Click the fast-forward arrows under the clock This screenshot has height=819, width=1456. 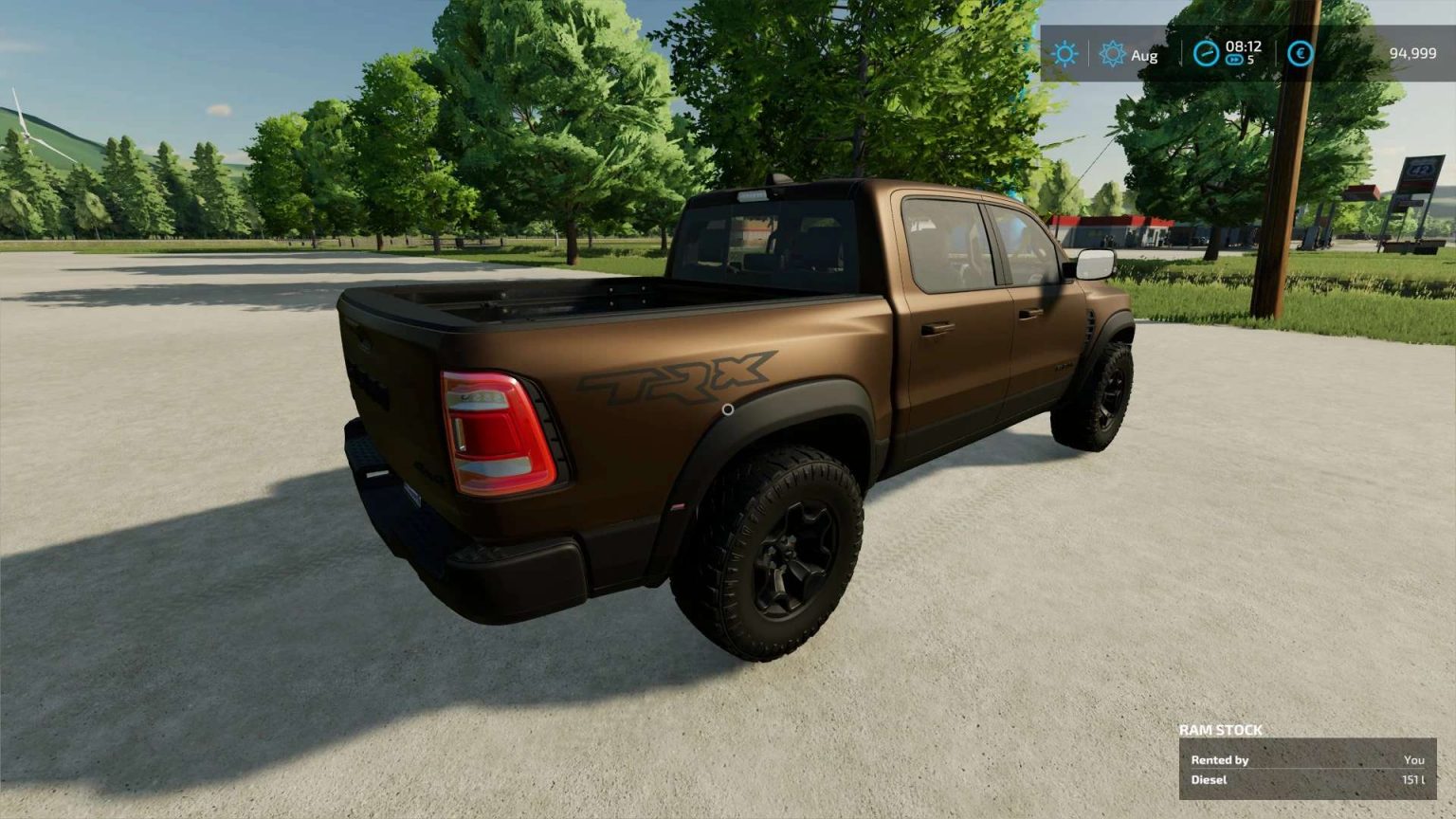[1232, 61]
